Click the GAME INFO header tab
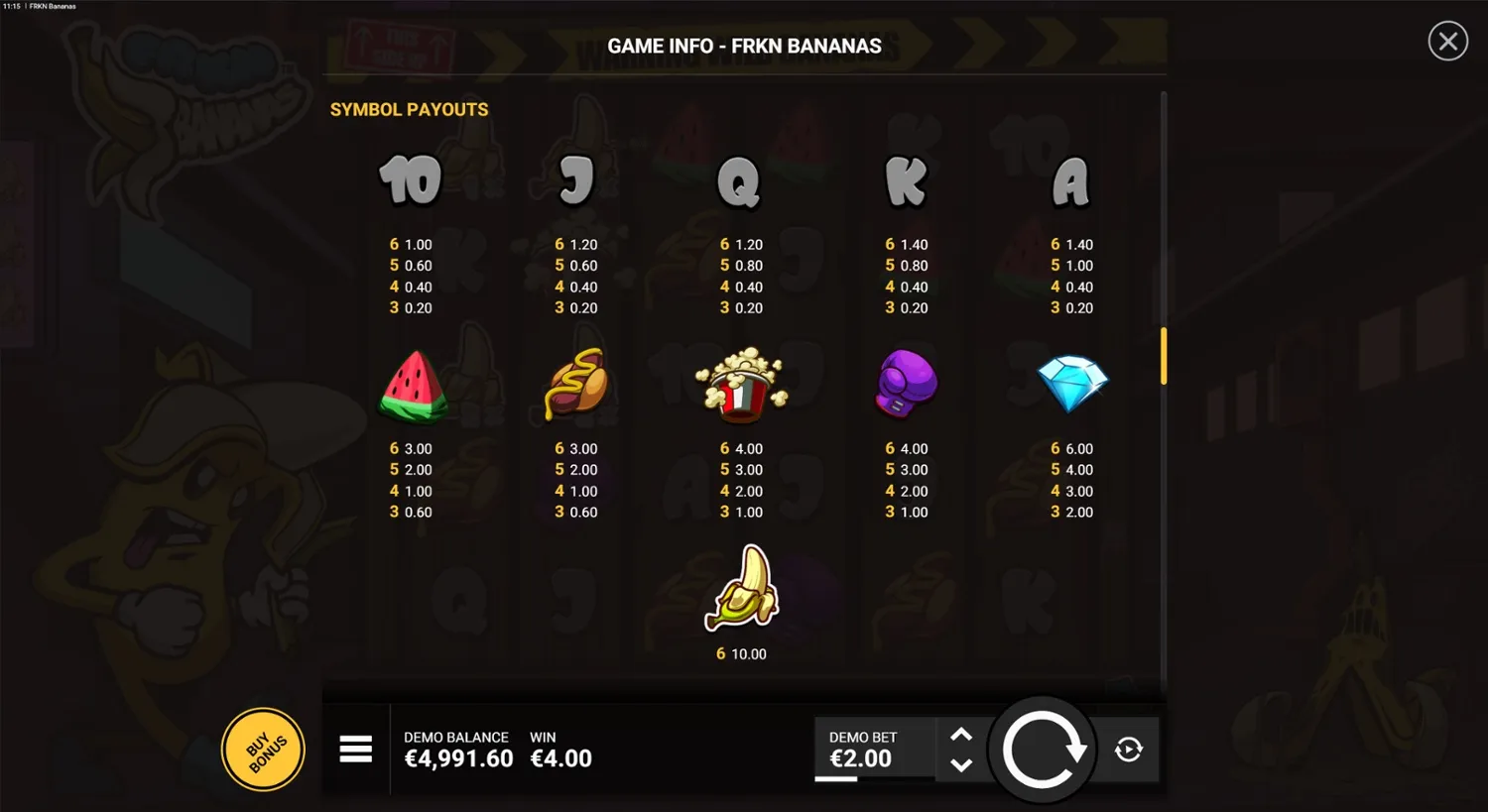This screenshot has height=812, width=1488. pyautogui.click(x=744, y=46)
